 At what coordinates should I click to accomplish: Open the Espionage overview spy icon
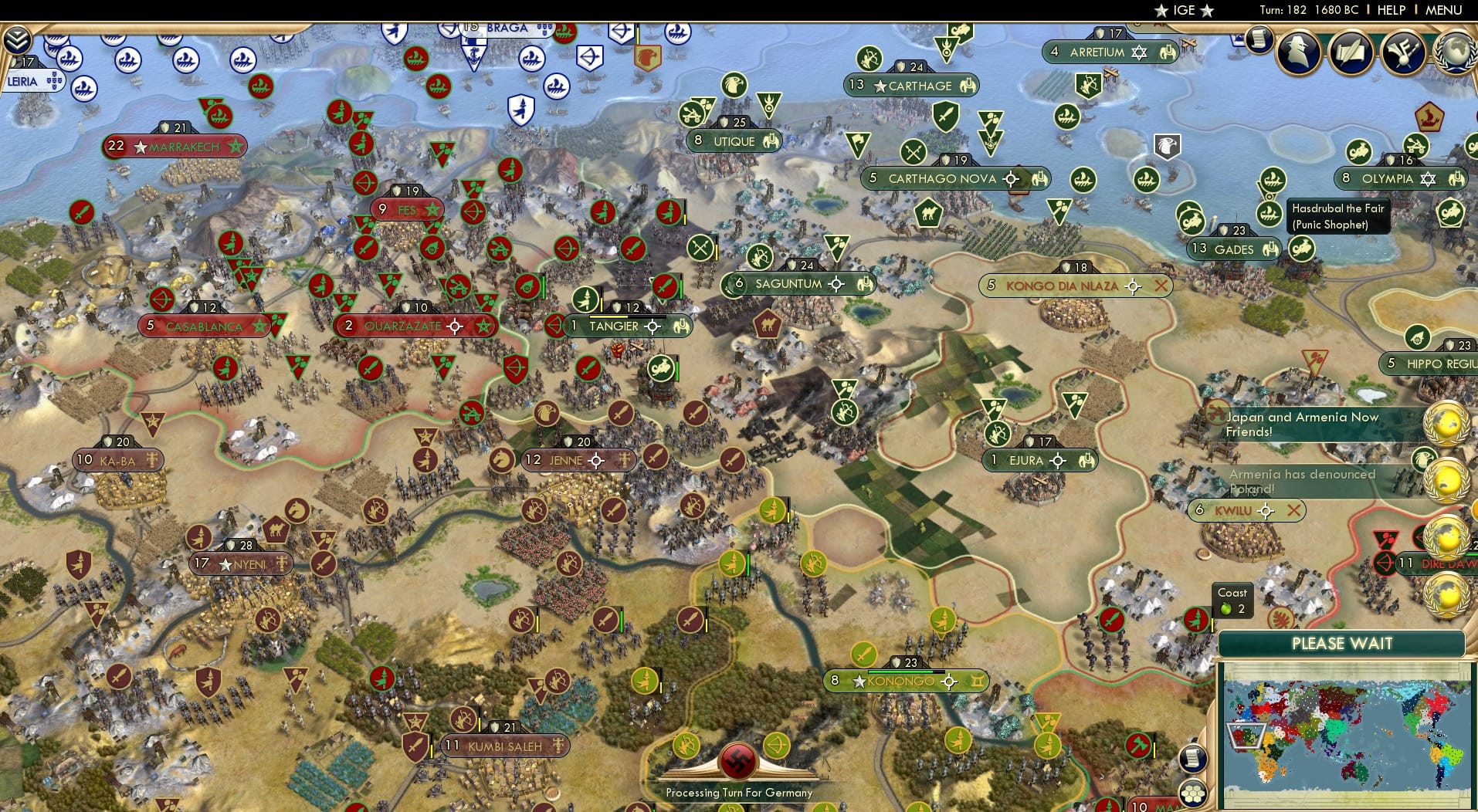pyautogui.click(x=1298, y=52)
